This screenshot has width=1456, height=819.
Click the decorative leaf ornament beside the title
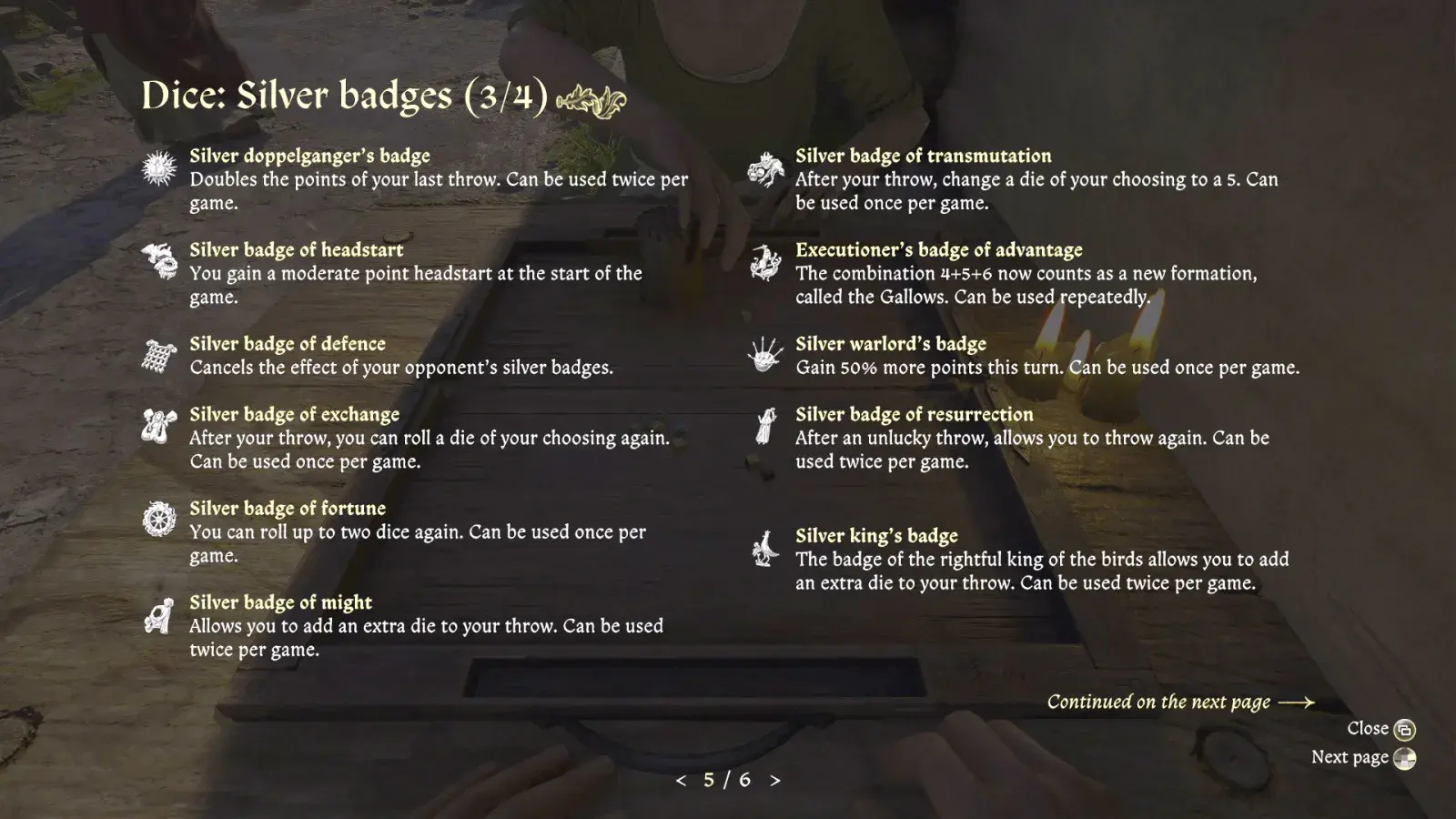coord(593,100)
